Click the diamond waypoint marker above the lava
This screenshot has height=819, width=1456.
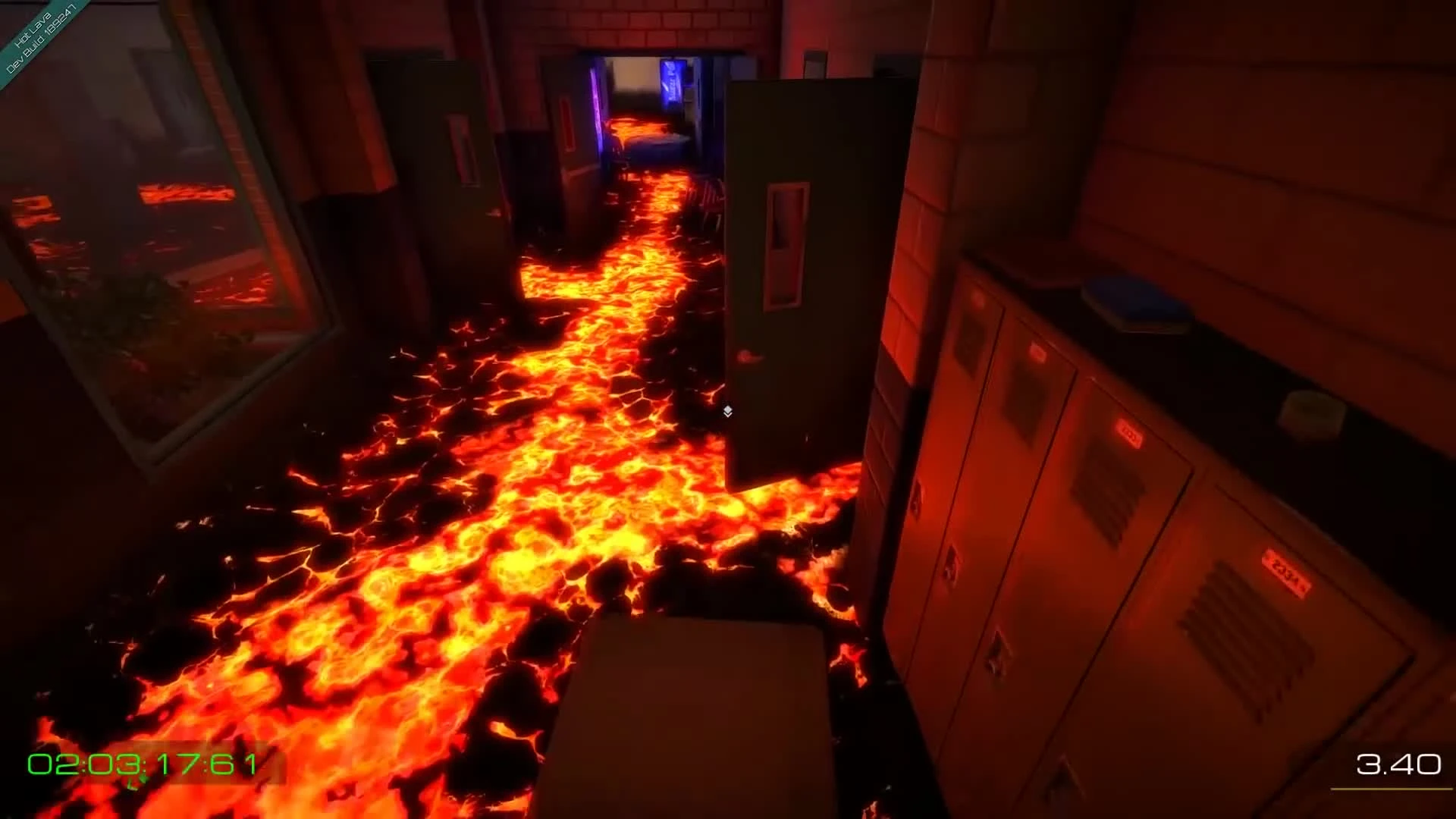pyautogui.click(x=728, y=409)
